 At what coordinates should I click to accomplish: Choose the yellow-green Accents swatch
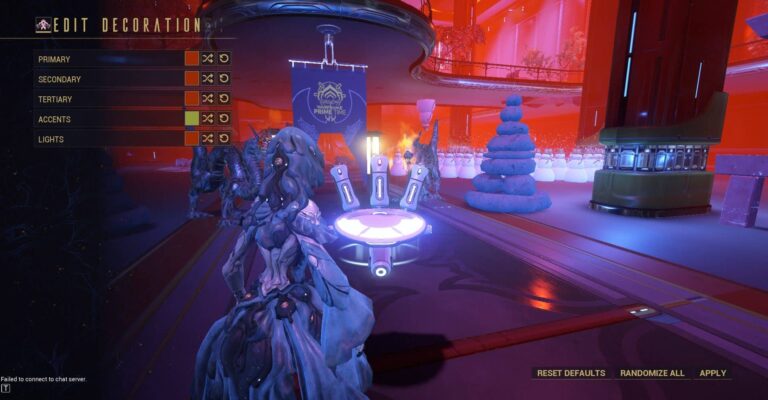(192, 119)
